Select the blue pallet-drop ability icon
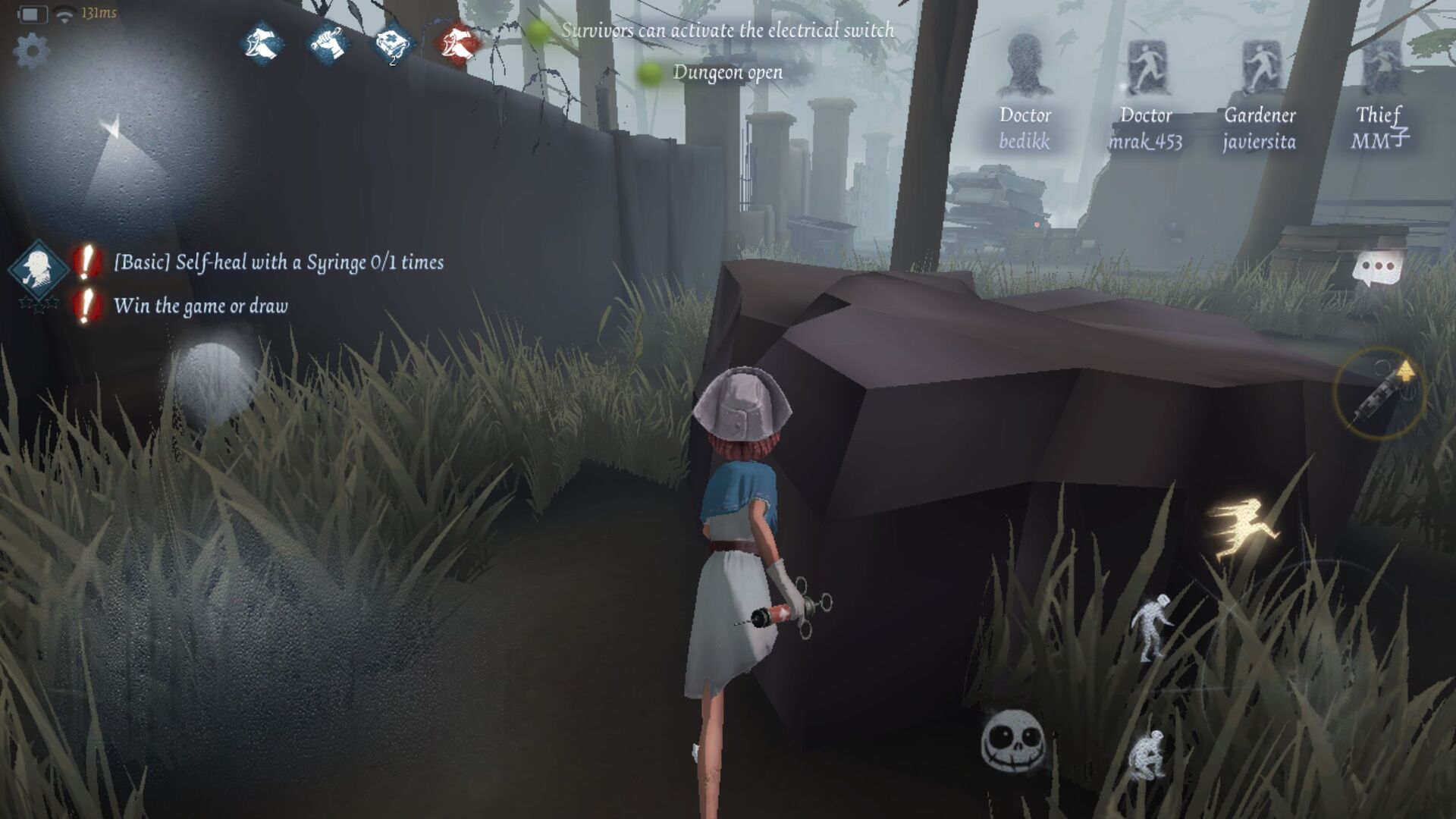 coord(258,42)
